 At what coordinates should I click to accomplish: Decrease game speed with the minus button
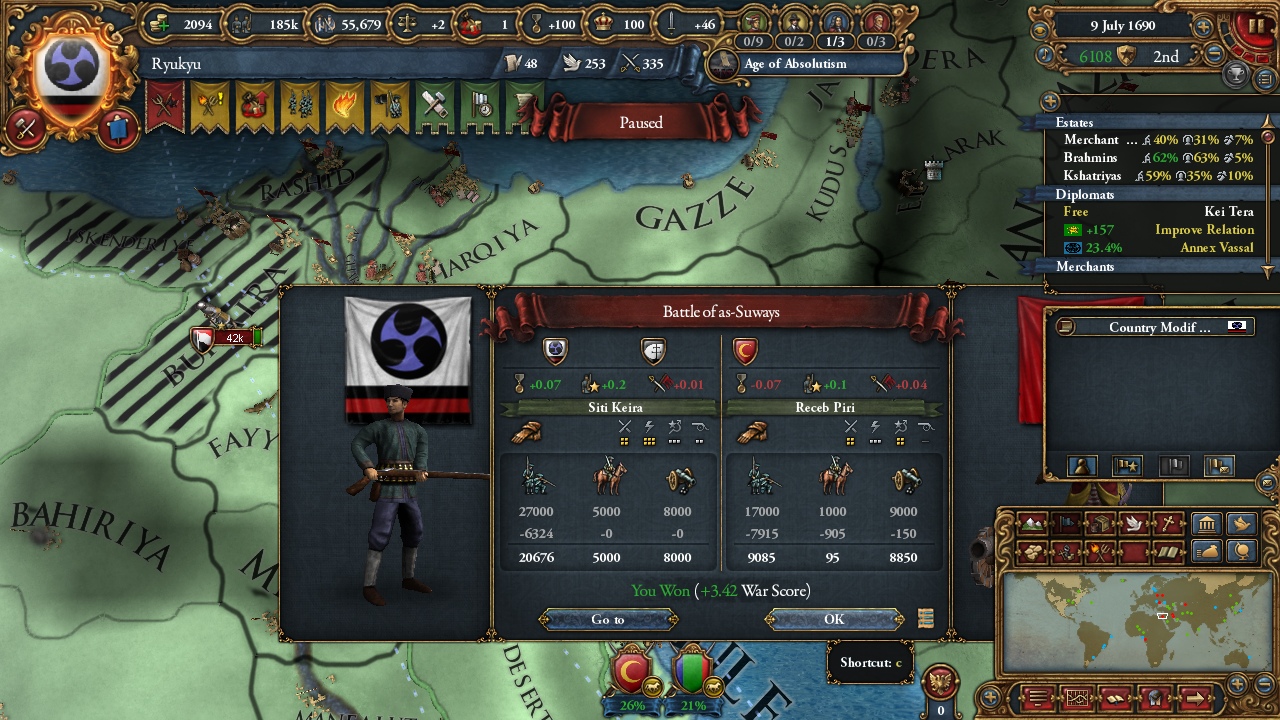(1215, 55)
